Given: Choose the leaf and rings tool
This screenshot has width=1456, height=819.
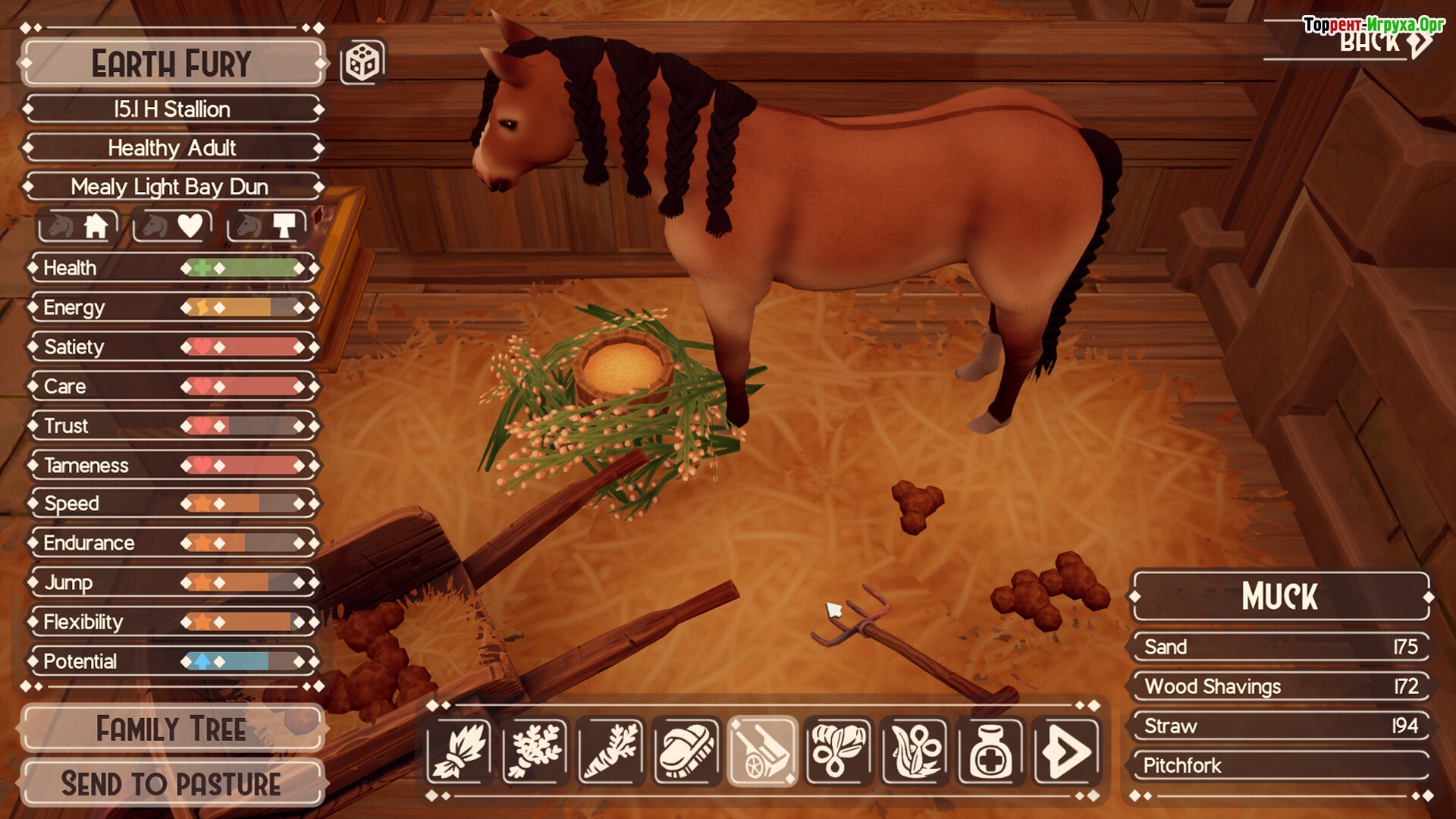Looking at the screenshot, I should click(838, 752).
